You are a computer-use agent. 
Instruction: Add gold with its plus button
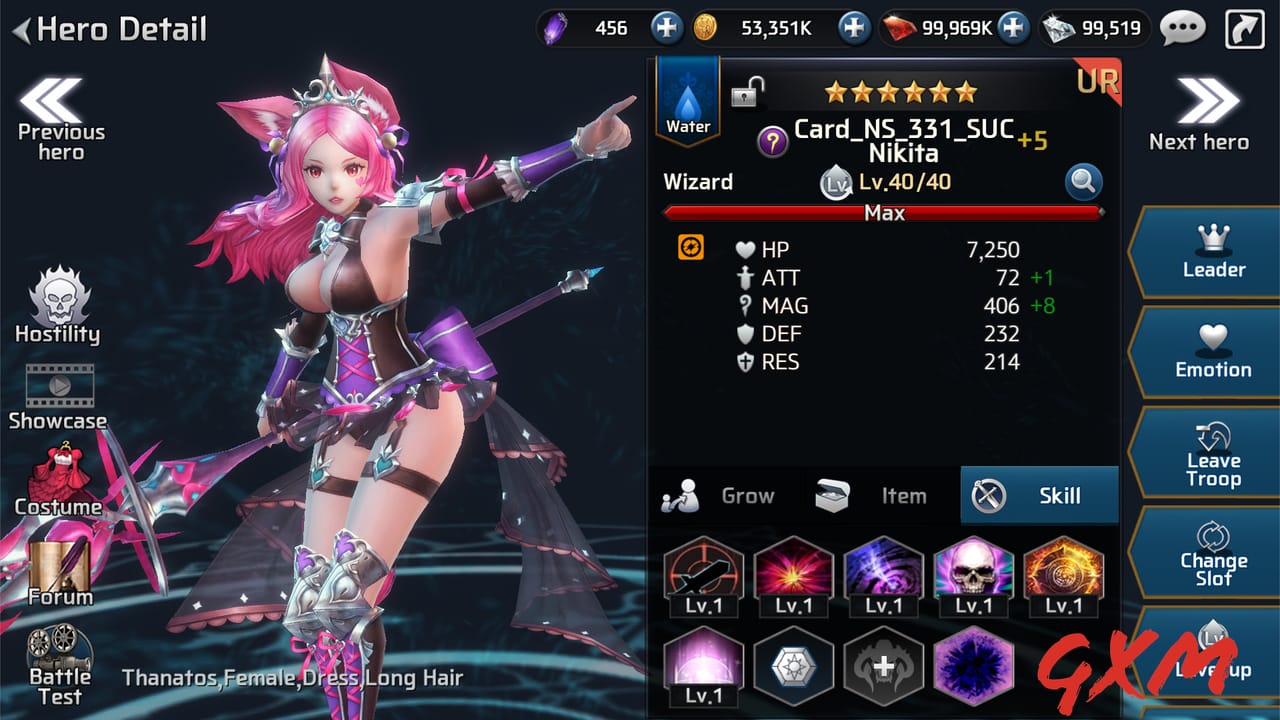[853, 27]
